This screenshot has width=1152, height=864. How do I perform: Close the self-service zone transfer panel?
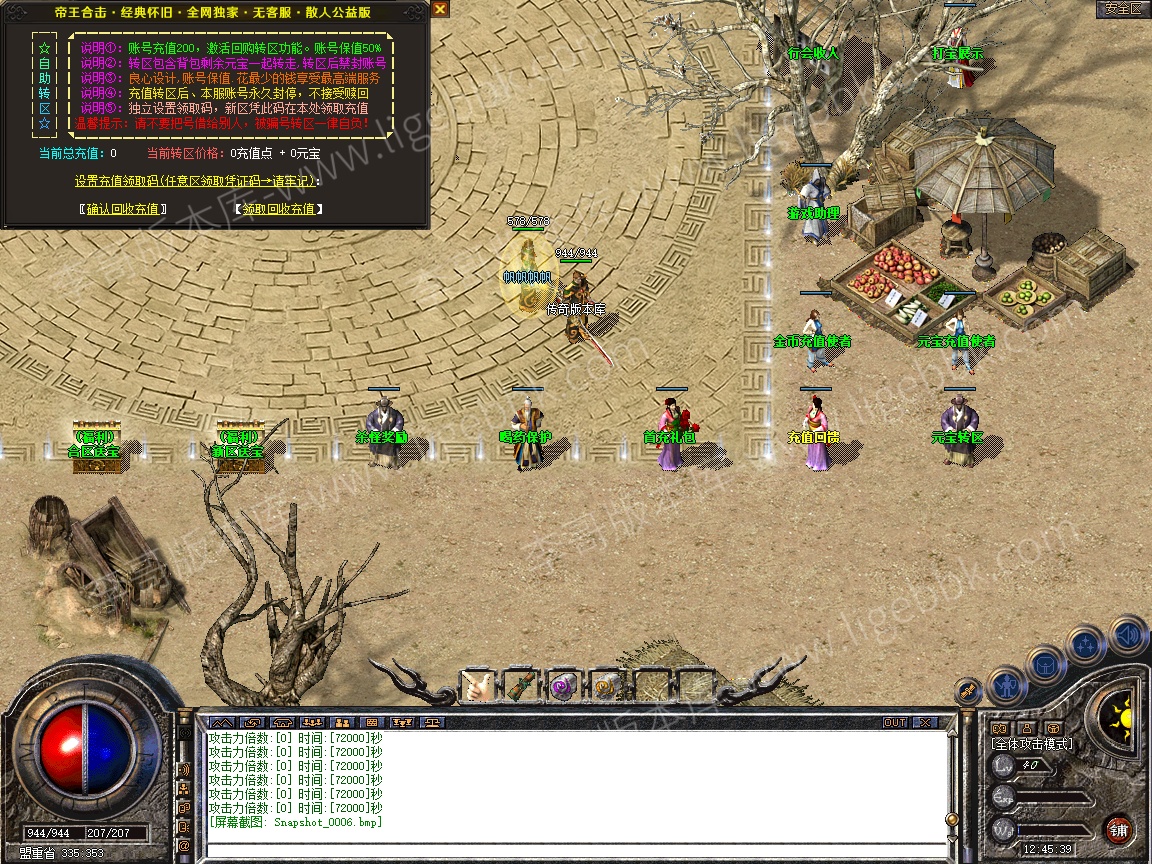(x=440, y=9)
